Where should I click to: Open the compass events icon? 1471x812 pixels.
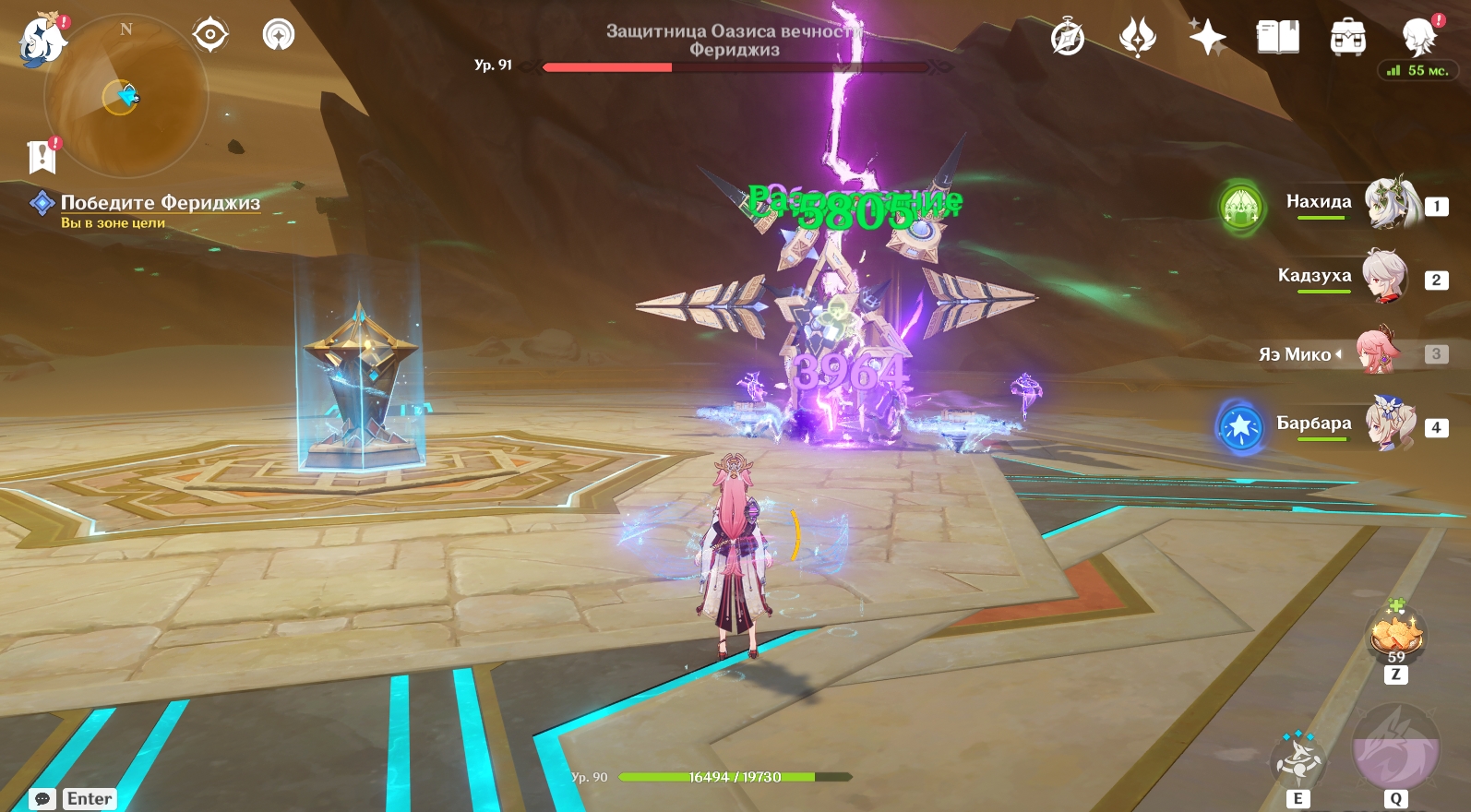(x=1068, y=38)
